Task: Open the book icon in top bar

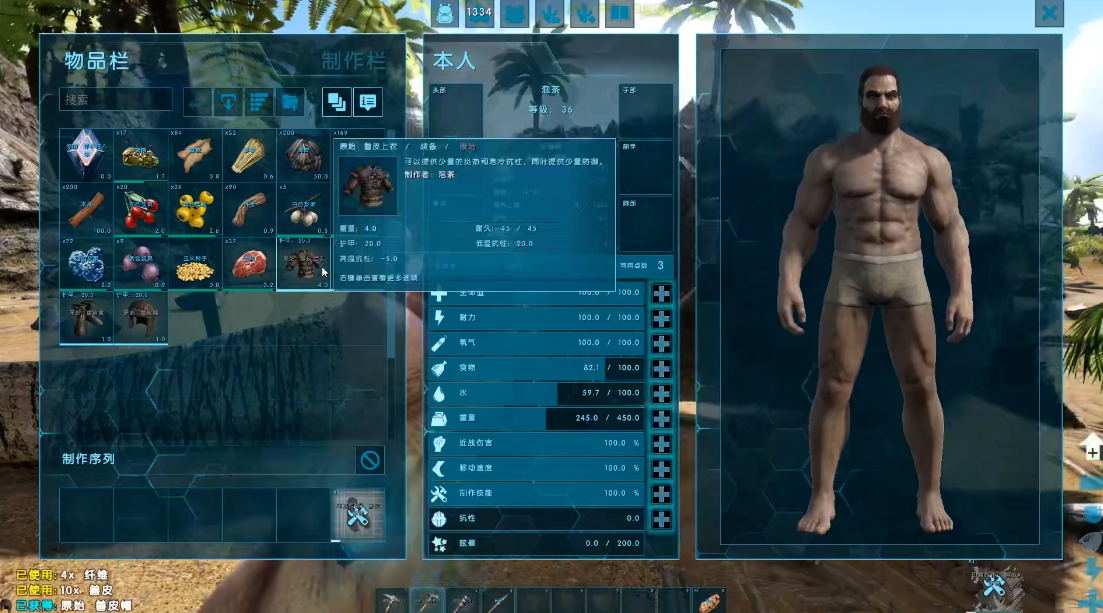Action: [x=620, y=13]
